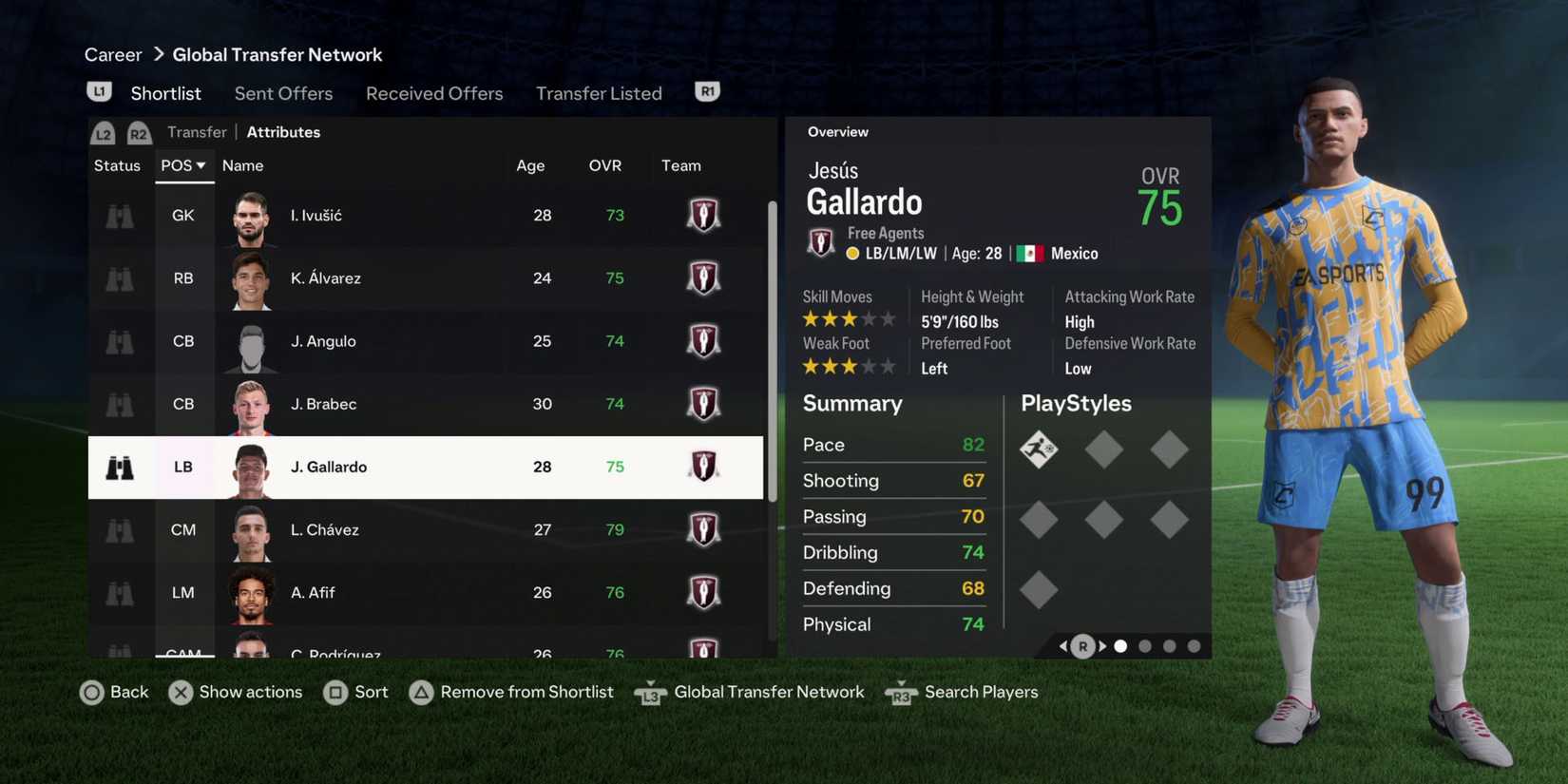Click the binoculars status icon for K. Álvarez

tap(119, 277)
